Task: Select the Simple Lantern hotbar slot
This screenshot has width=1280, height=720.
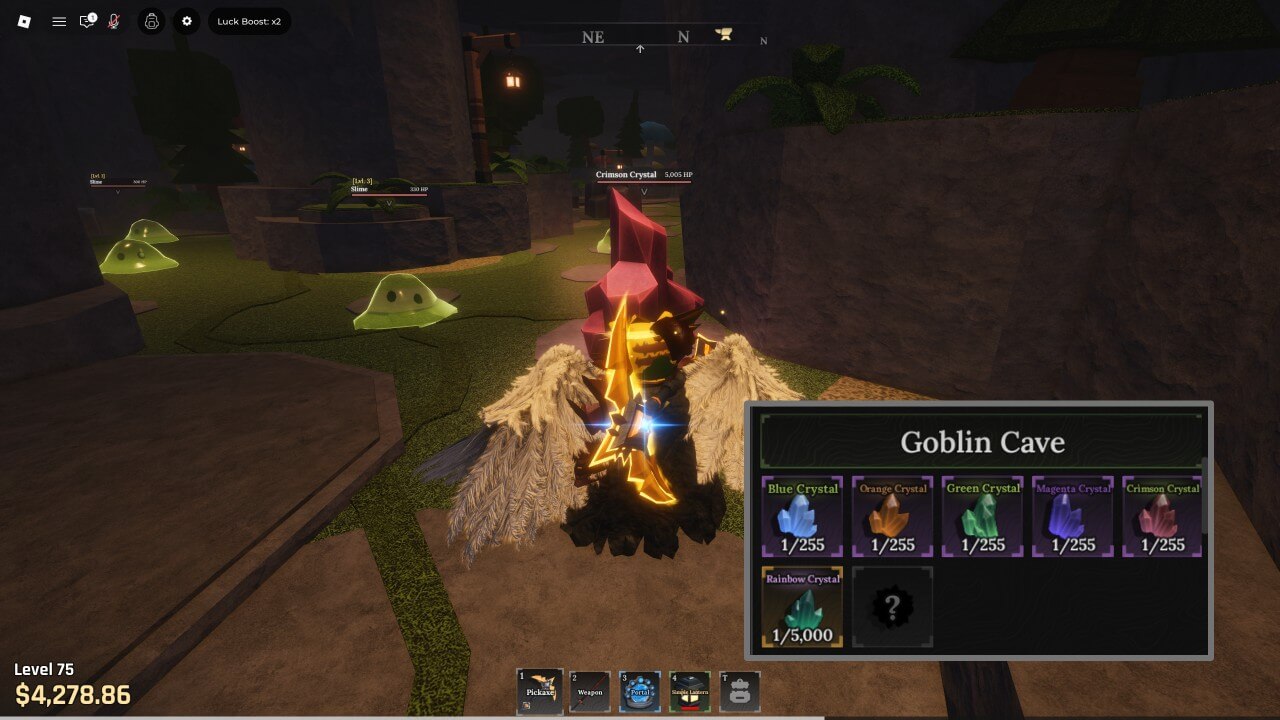Action: [x=690, y=691]
